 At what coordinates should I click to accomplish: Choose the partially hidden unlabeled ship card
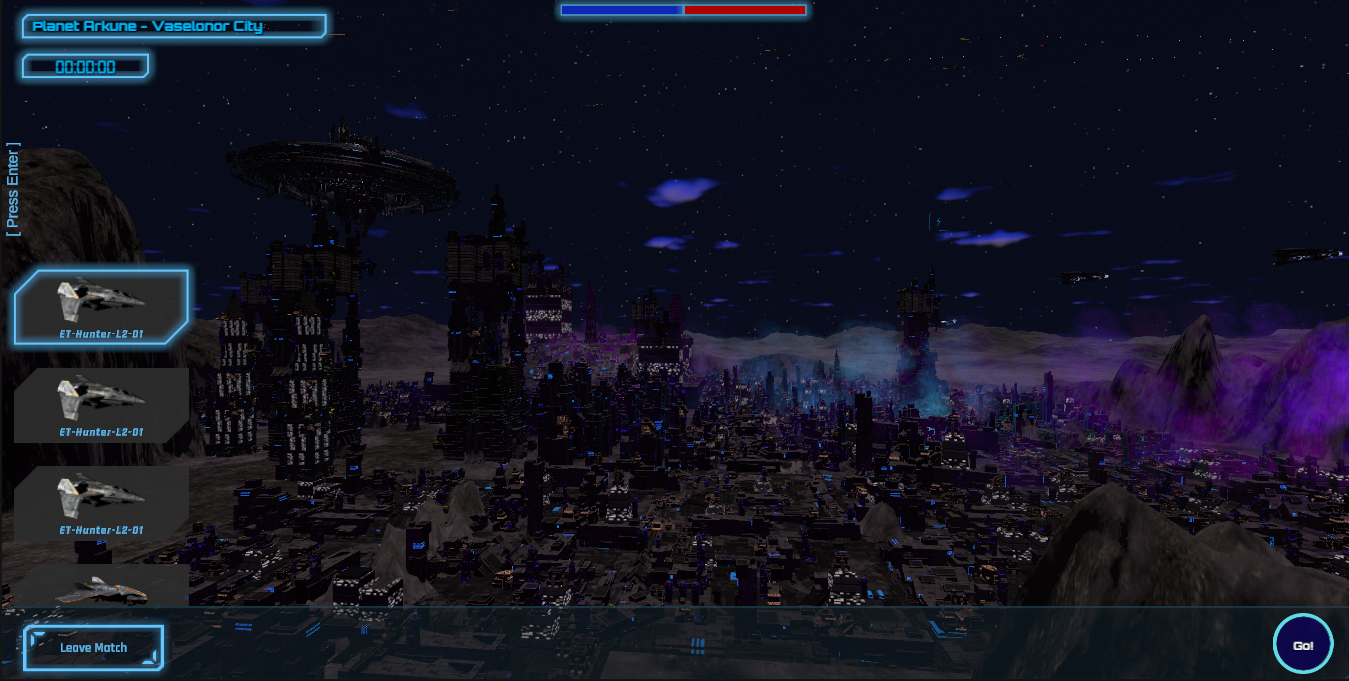[x=101, y=586]
